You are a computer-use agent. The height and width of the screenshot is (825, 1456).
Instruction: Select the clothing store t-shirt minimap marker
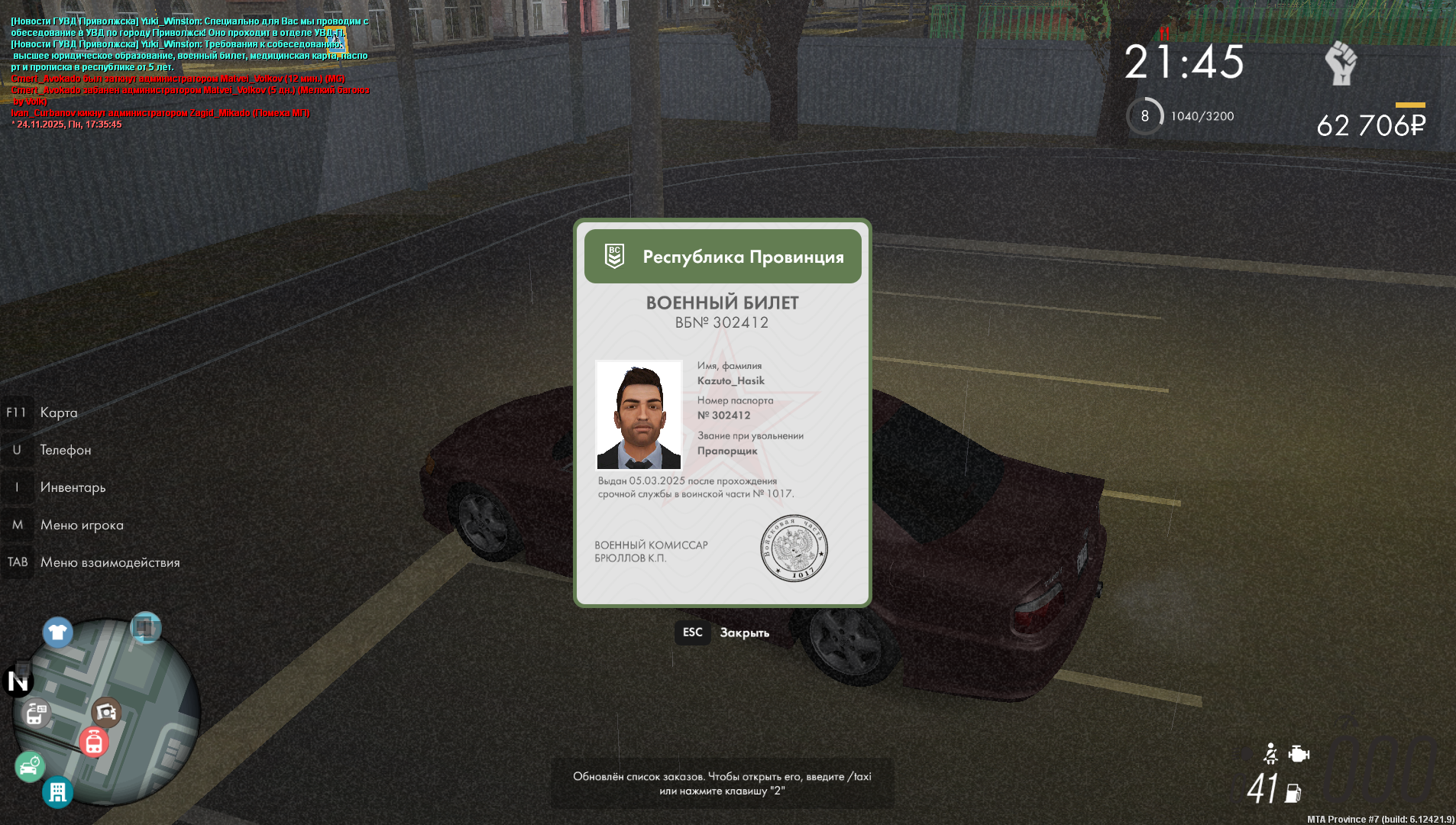click(x=57, y=632)
